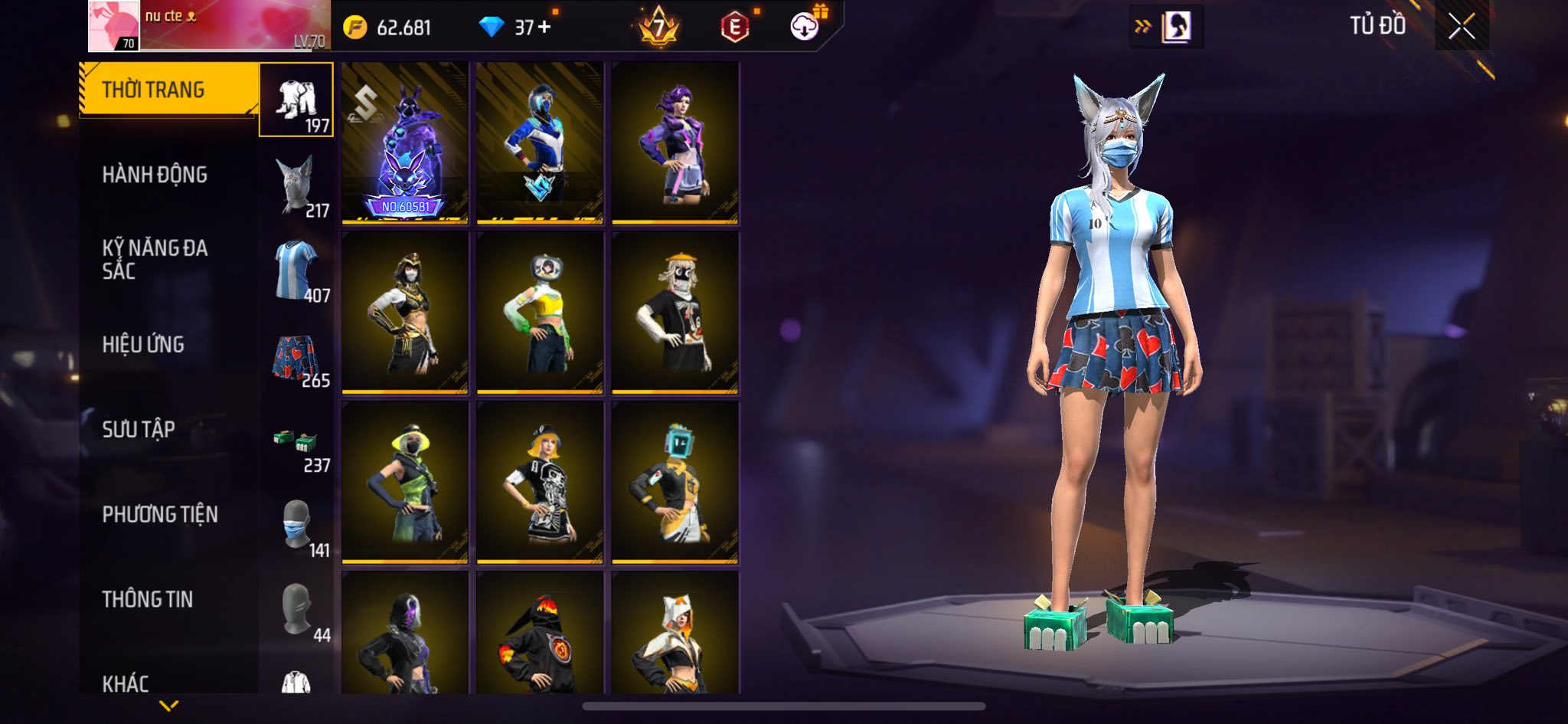Choose the yellow crop-top panda mask outfit
1568x724 pixels.
[540, 313]
